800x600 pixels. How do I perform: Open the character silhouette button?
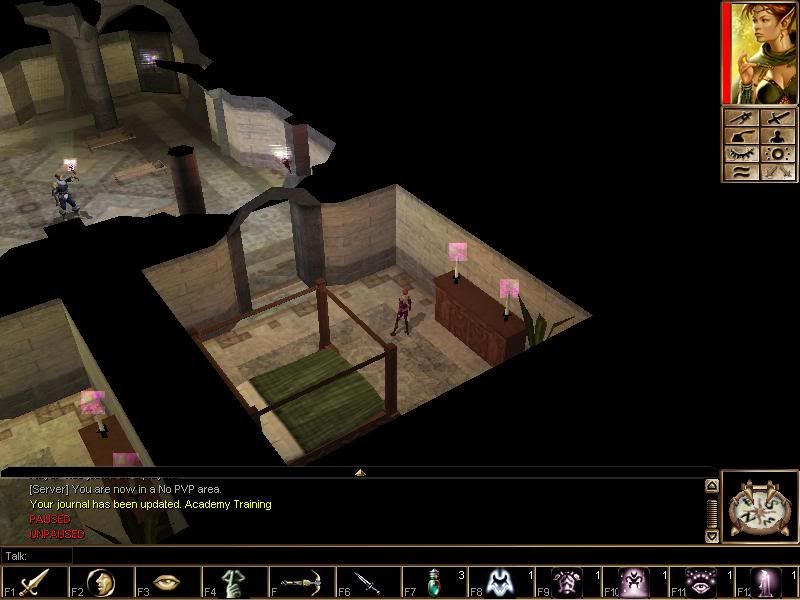coord(778,136)
